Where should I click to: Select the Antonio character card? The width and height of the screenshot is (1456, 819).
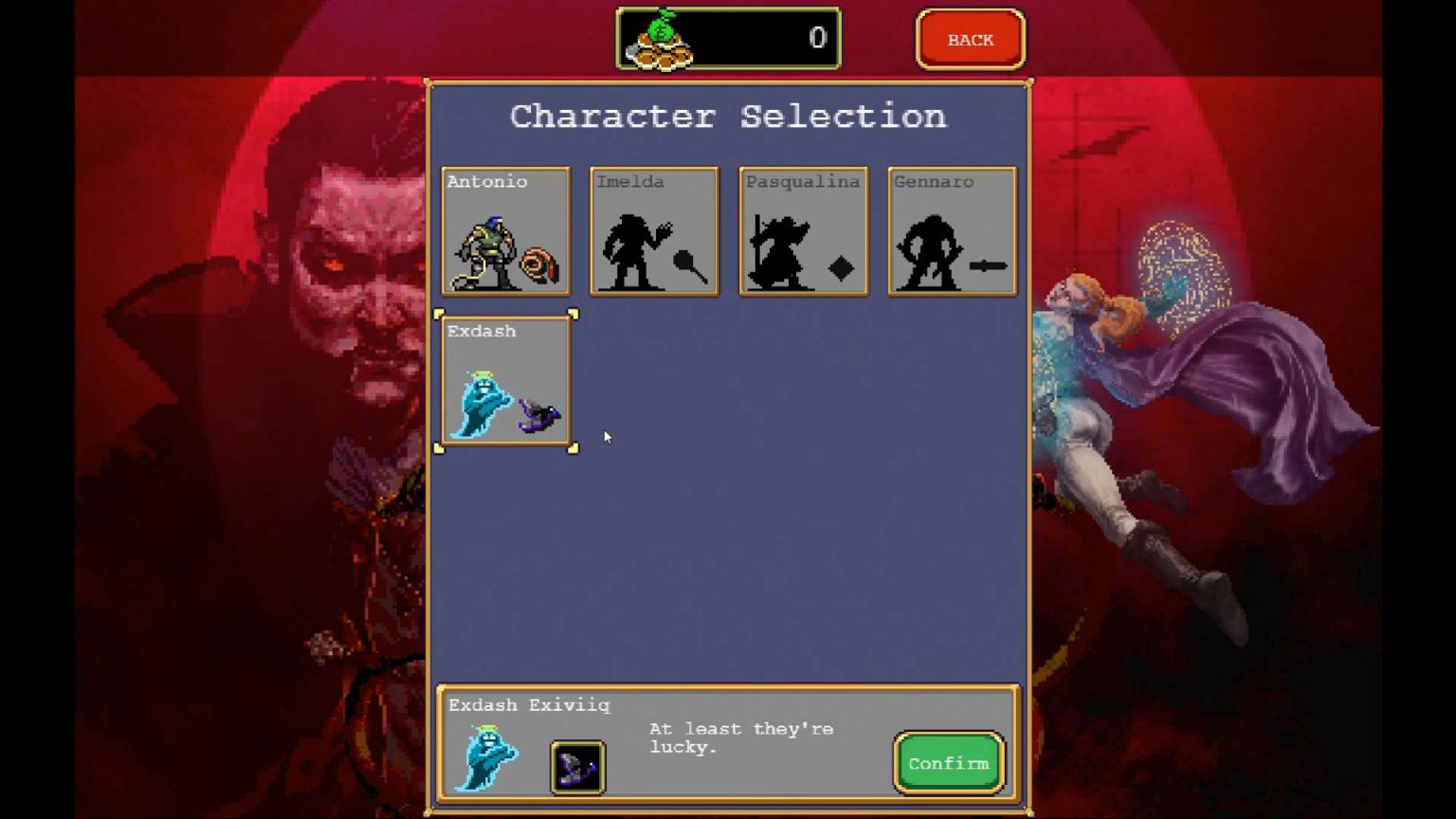pos(506,230)
